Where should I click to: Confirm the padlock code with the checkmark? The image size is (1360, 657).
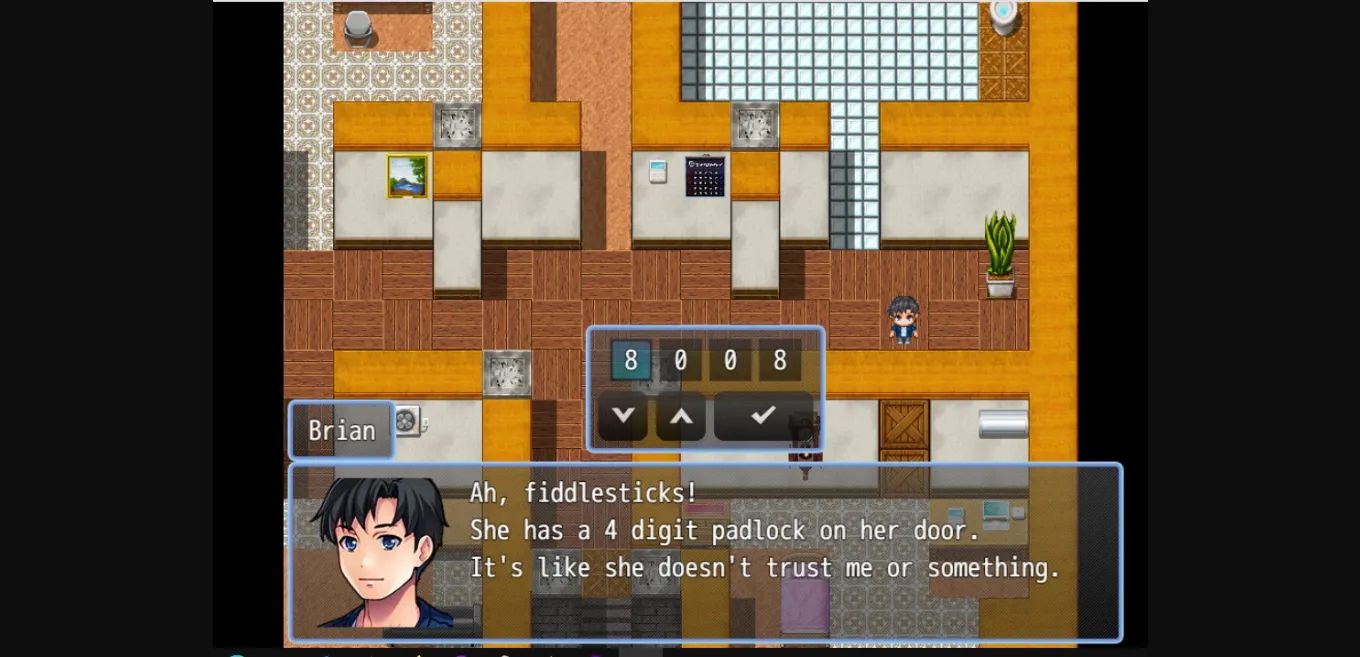click(x=763, y=415)
